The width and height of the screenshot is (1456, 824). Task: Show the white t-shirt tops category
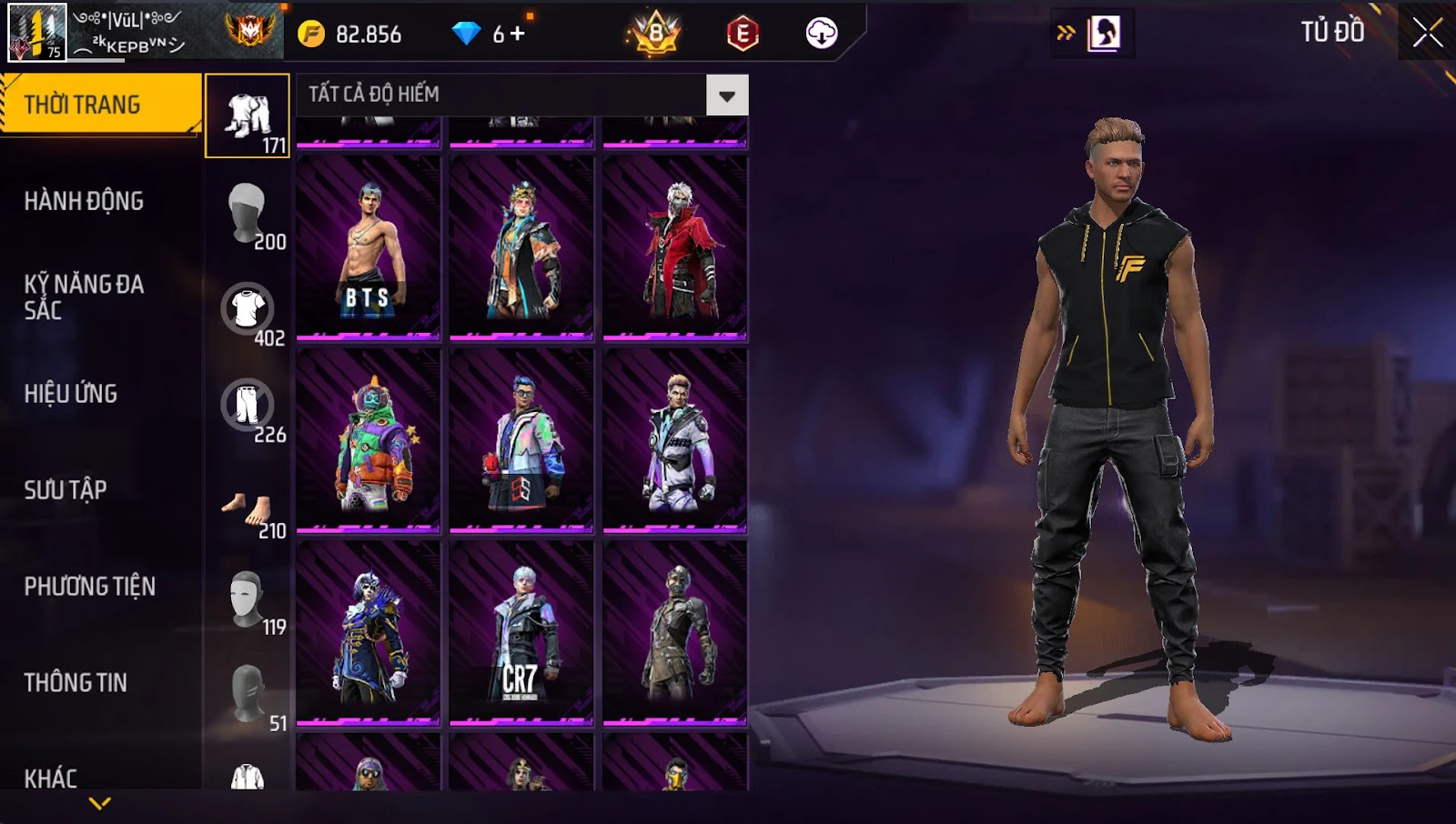(x=248, y=310)
